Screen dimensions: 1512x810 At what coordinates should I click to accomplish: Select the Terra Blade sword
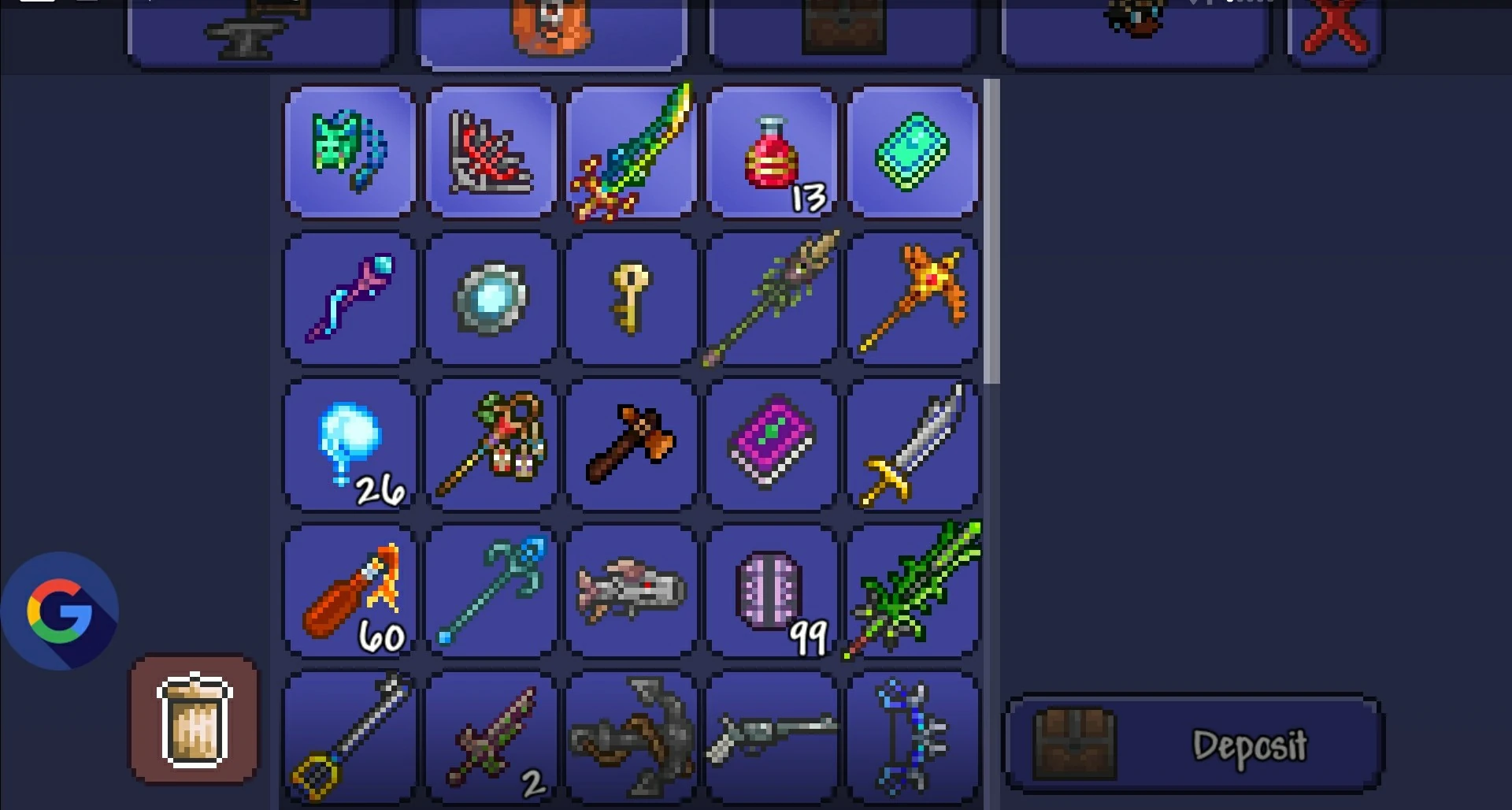[632, 151]
